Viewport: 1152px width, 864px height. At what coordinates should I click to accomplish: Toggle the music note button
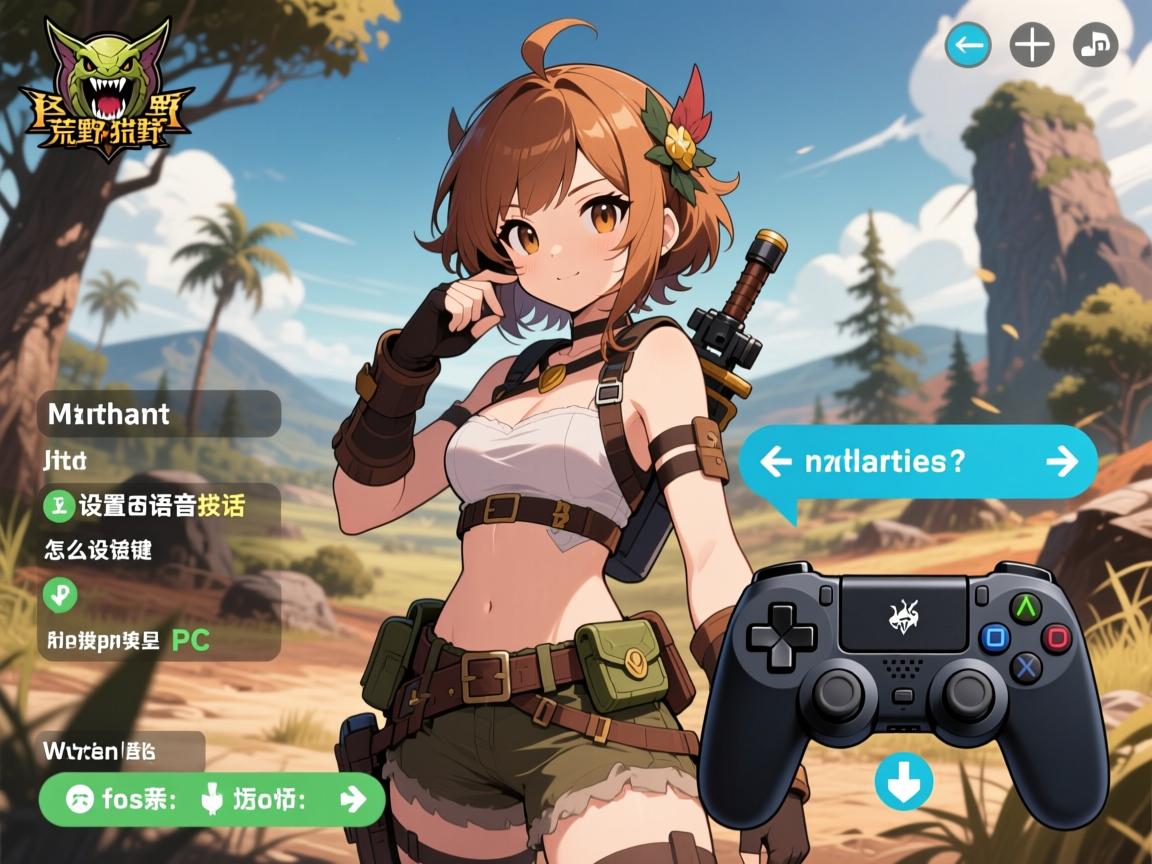click(1095, 45)
